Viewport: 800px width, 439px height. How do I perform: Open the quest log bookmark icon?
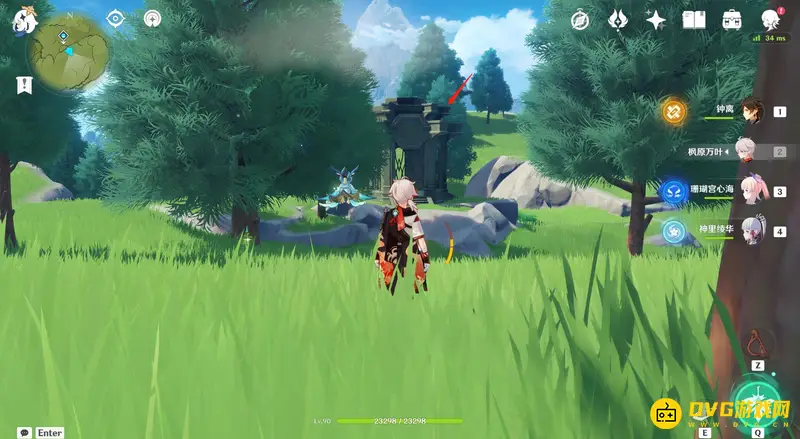(23, 86)
